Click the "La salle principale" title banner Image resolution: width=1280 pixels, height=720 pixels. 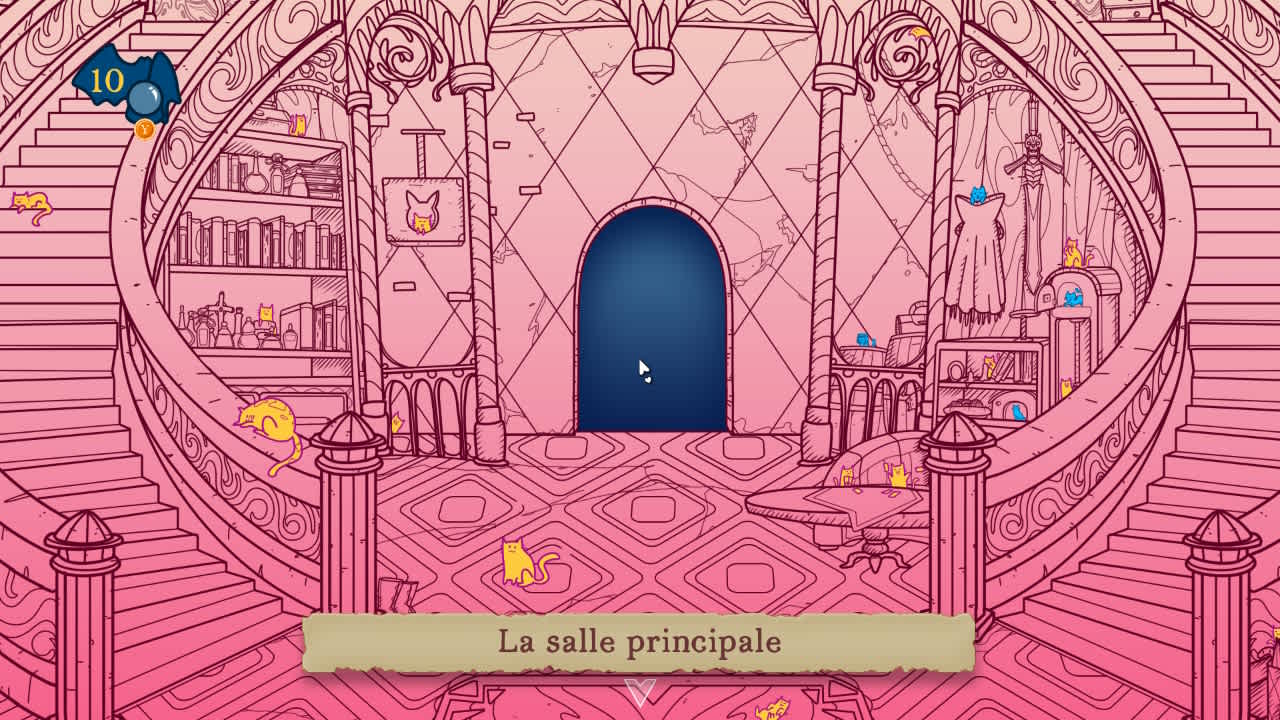click(x=640, y=641)
